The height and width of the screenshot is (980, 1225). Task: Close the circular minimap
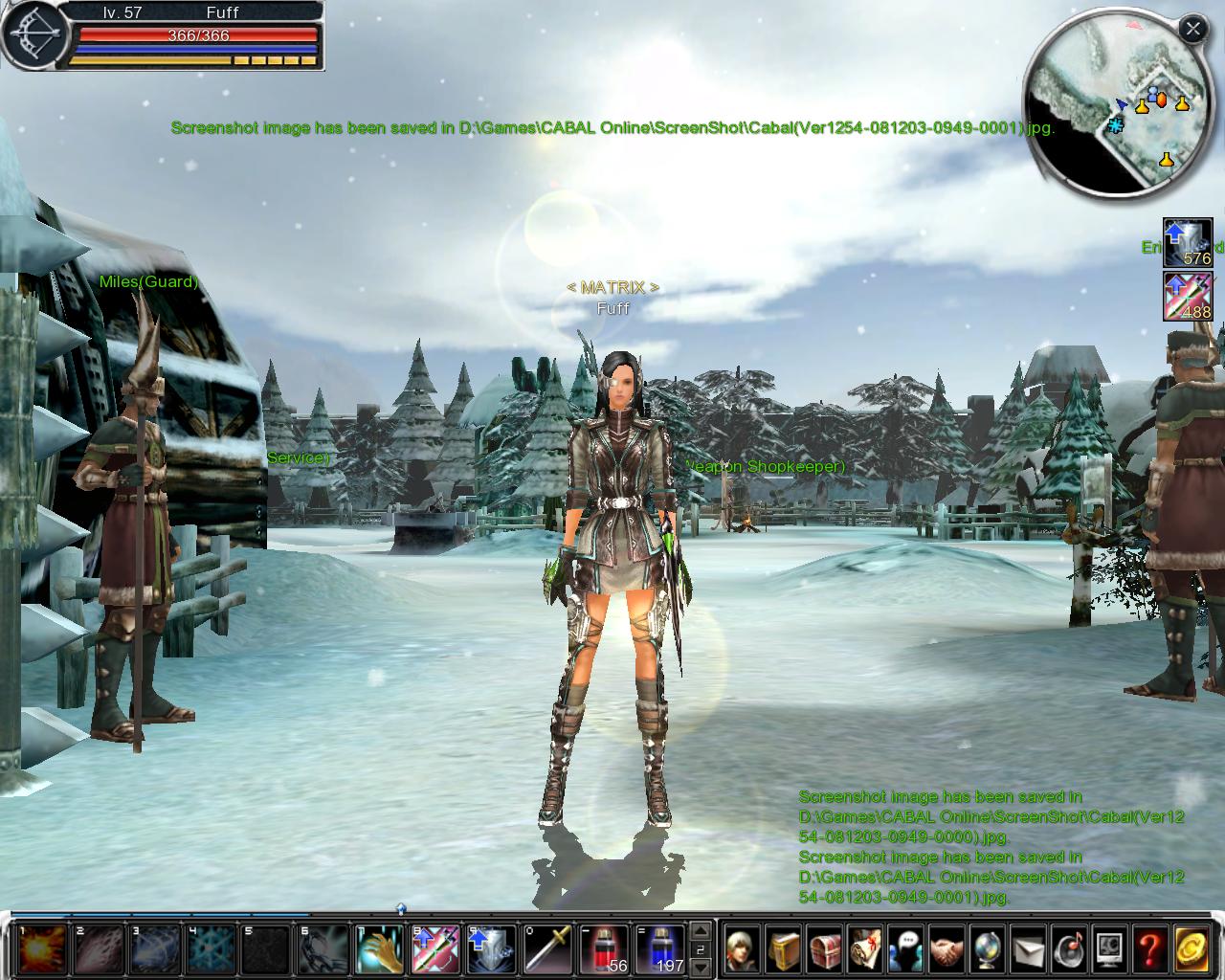click(x=1192, y=30)
